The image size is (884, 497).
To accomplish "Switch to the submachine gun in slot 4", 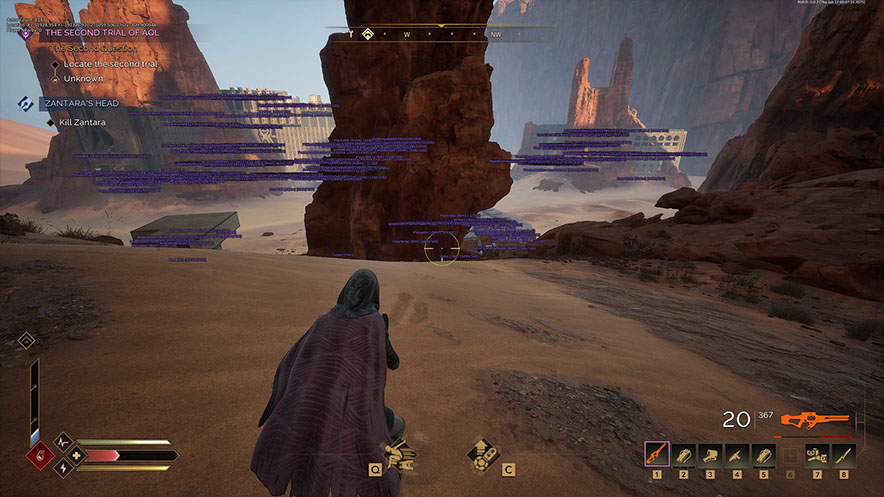I will point(737,455).
